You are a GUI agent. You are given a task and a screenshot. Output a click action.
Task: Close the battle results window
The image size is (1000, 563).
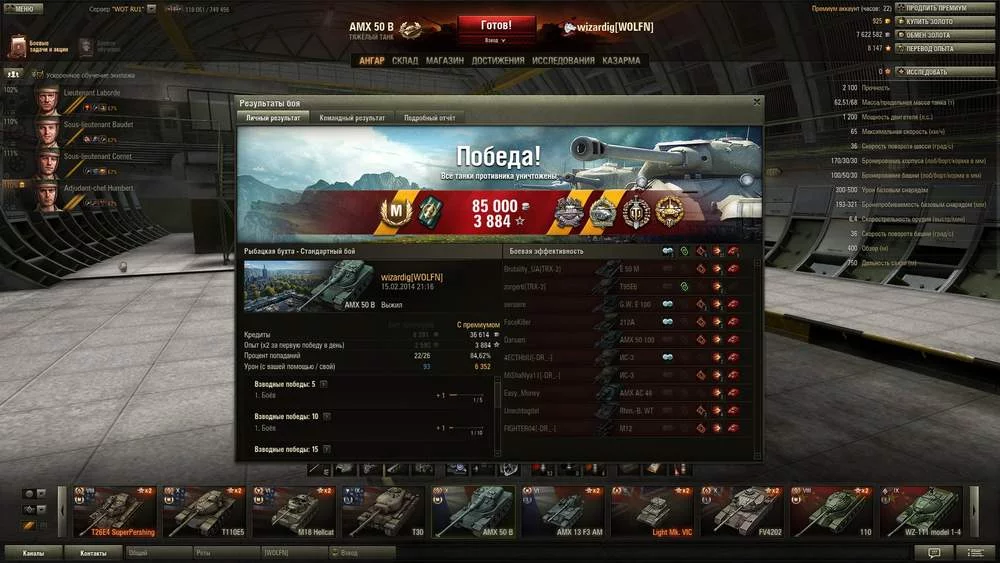coord(756,101)
